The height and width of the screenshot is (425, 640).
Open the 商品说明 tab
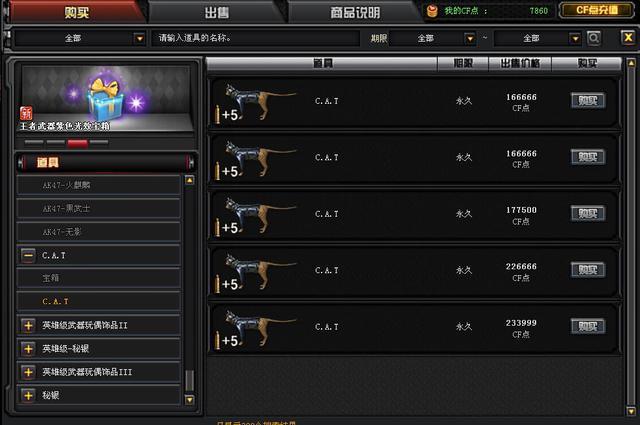[354, 12]
